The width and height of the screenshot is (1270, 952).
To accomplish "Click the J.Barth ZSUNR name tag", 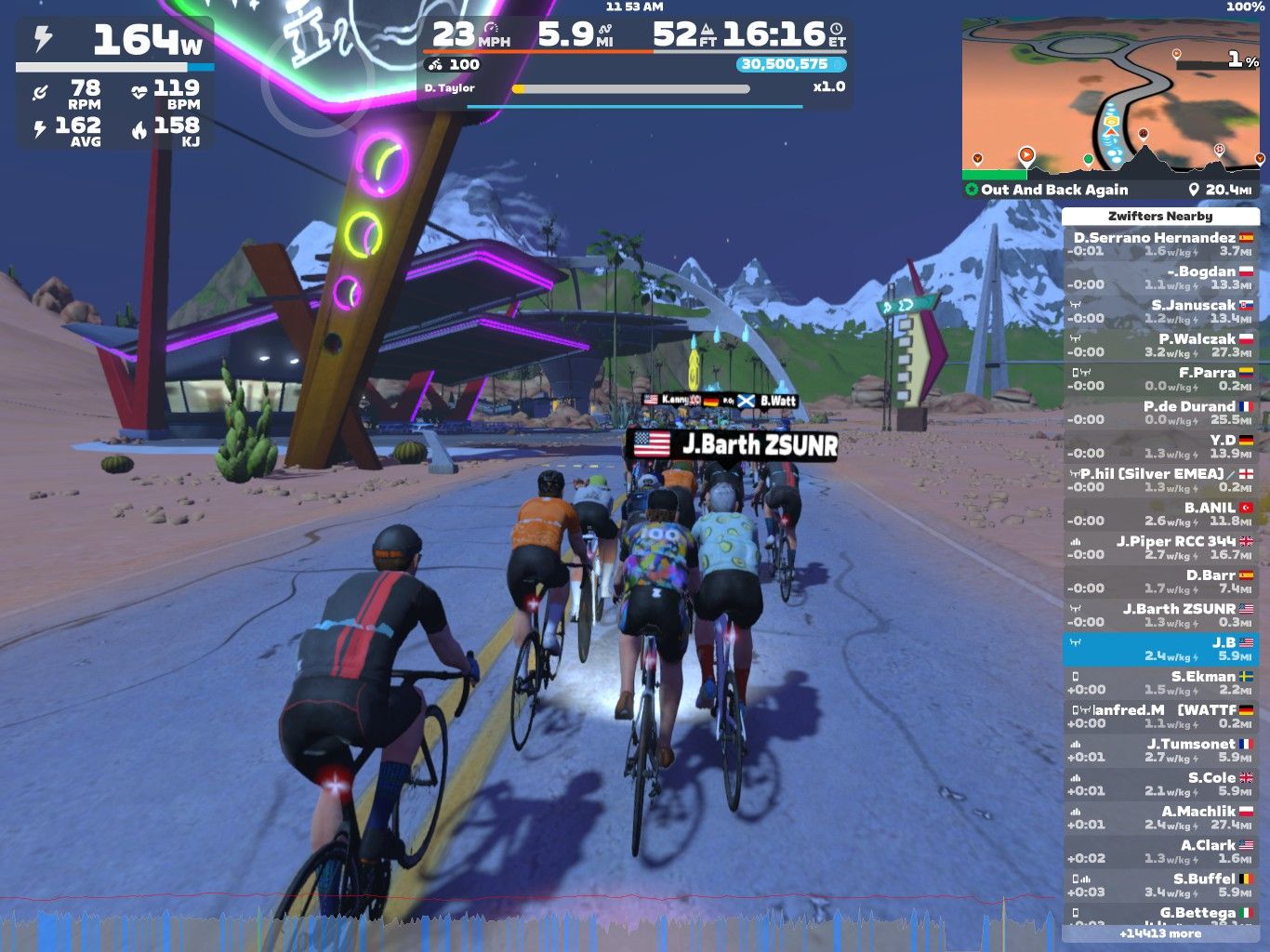I will pyautogui.click(x=734, y=444).
